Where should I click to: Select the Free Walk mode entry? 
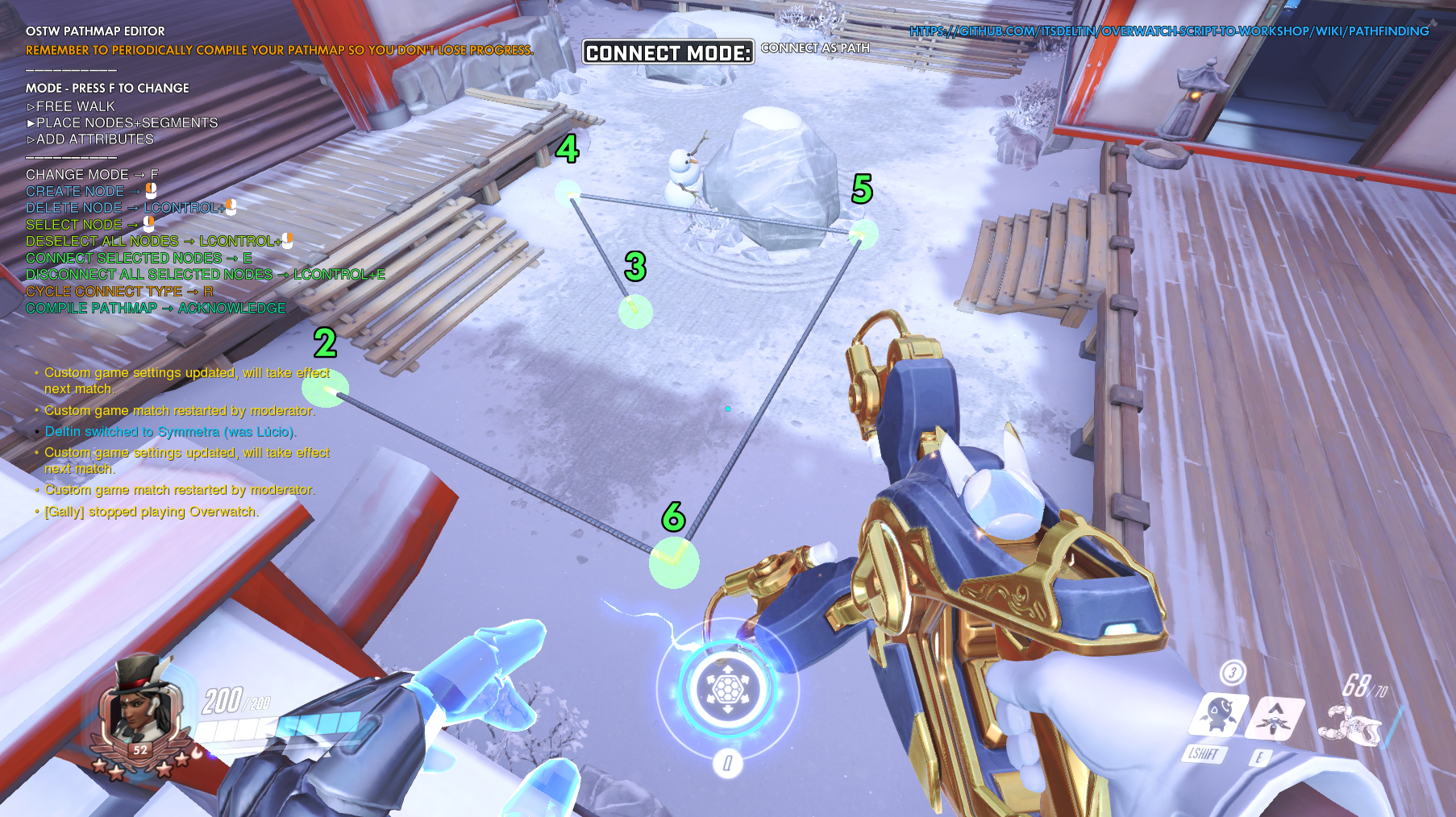pos(75,106)
